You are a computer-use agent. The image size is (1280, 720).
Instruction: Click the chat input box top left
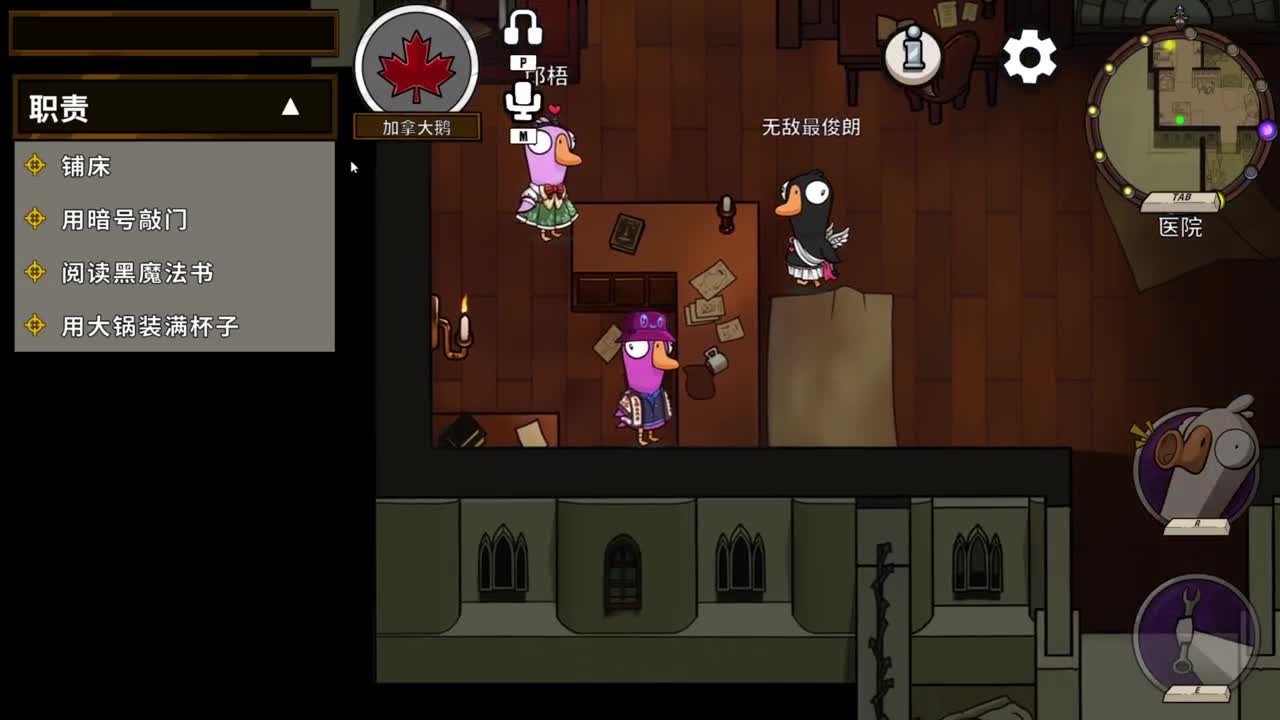pos(172,33)
